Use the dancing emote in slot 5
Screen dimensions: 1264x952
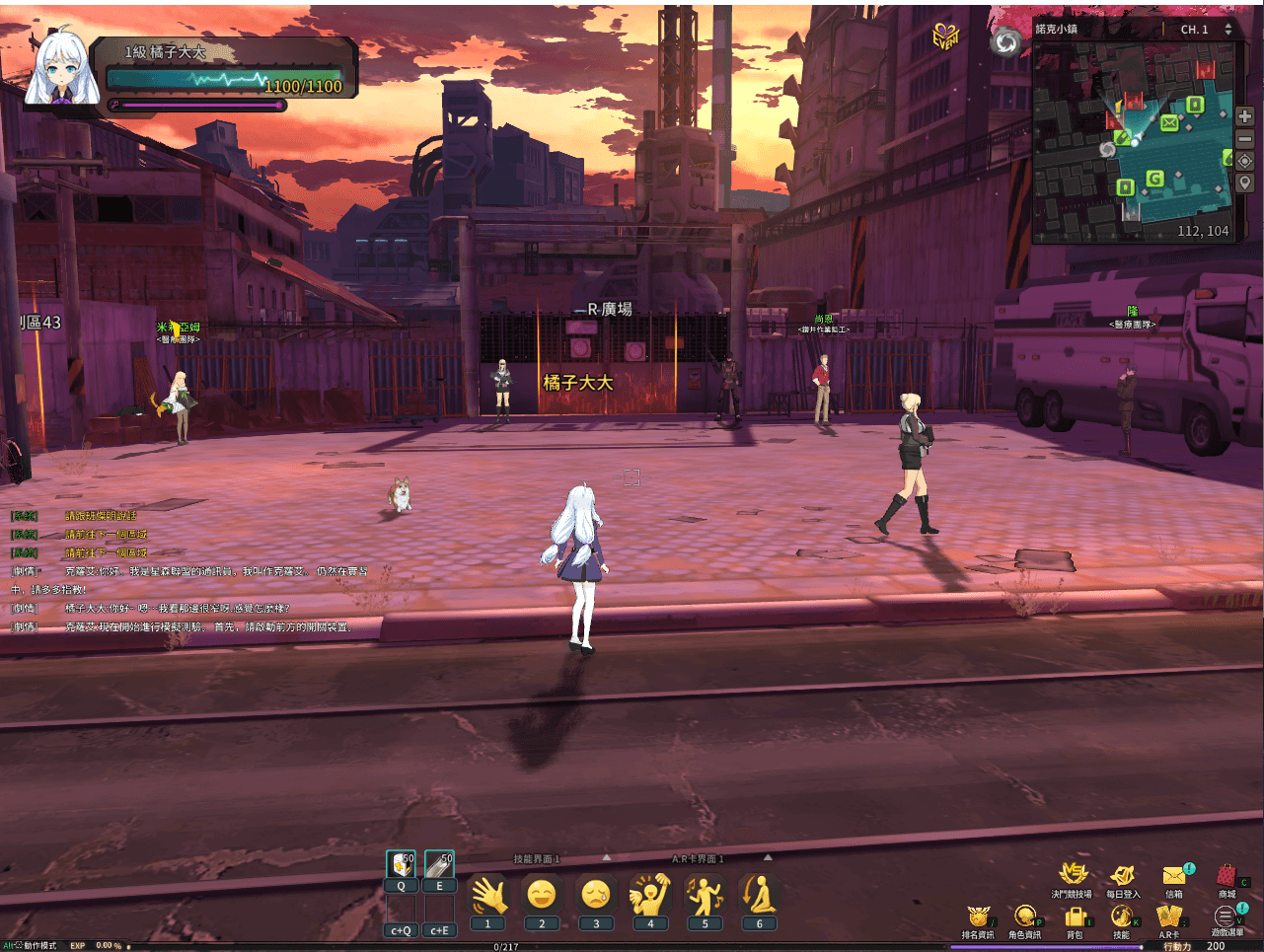pyautogui.click(x=706, y=896)
